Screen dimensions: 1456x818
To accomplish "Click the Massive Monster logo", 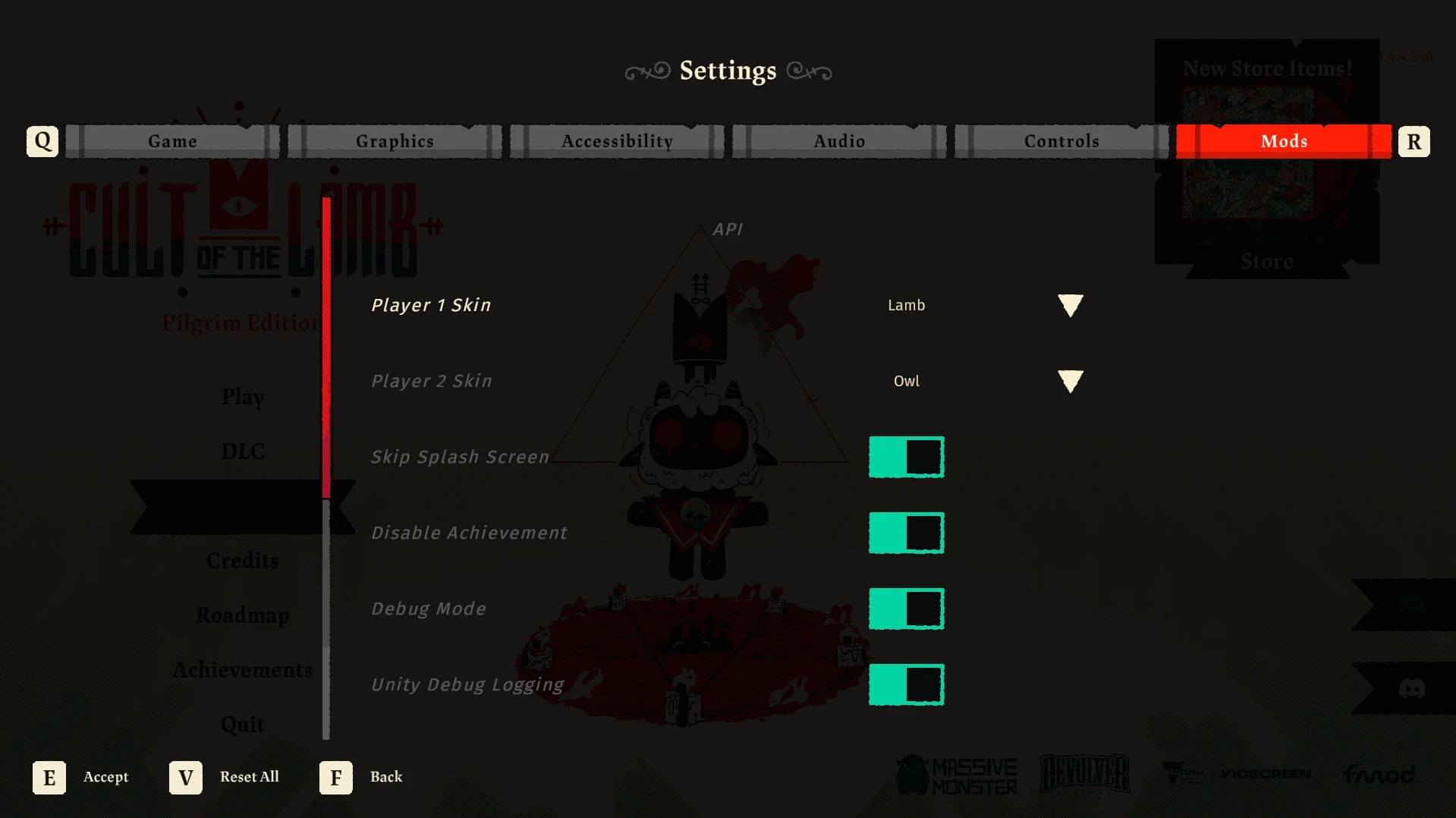I will click(956, 772).
